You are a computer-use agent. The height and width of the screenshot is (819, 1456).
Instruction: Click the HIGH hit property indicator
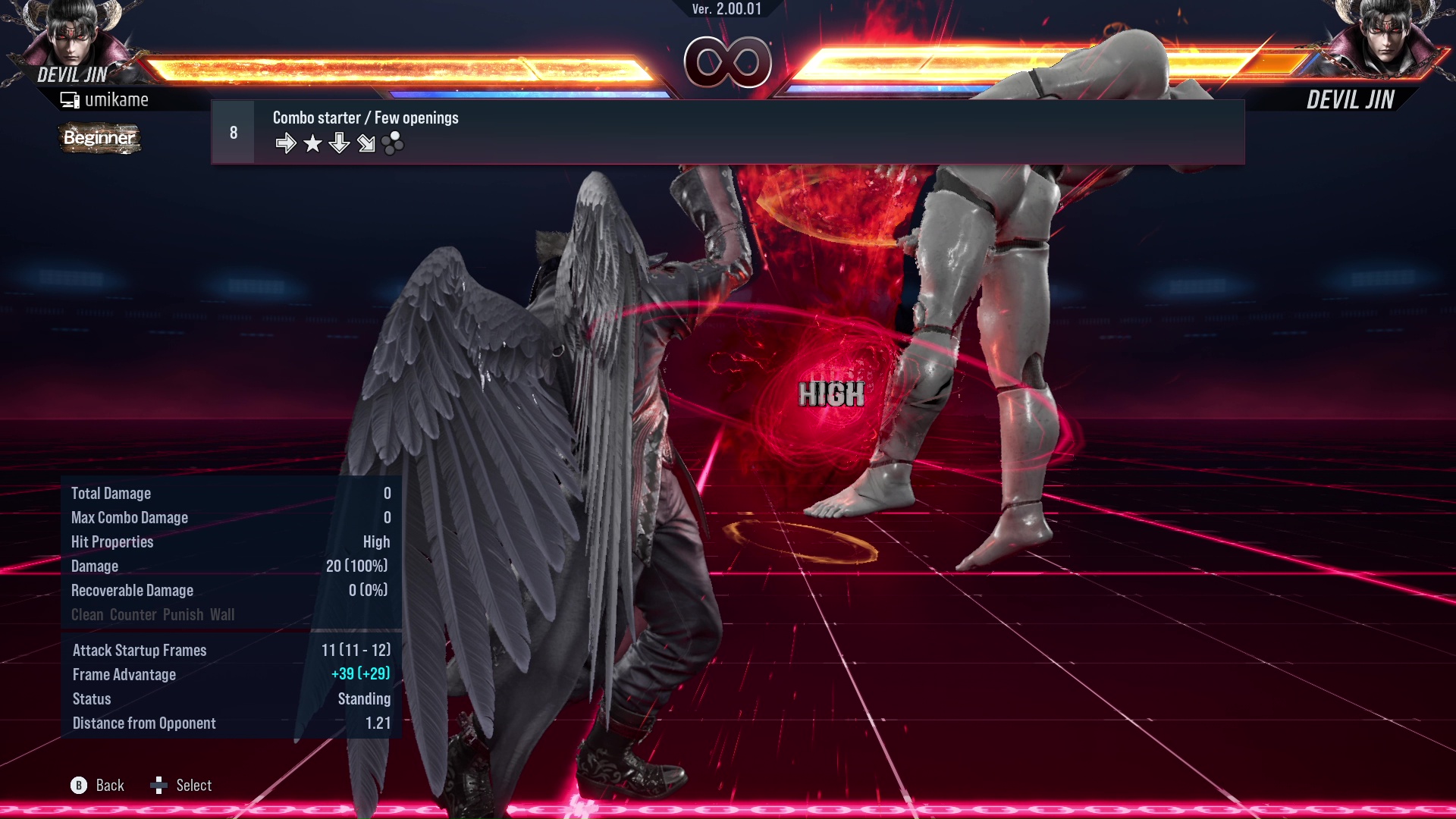point(832,394)
